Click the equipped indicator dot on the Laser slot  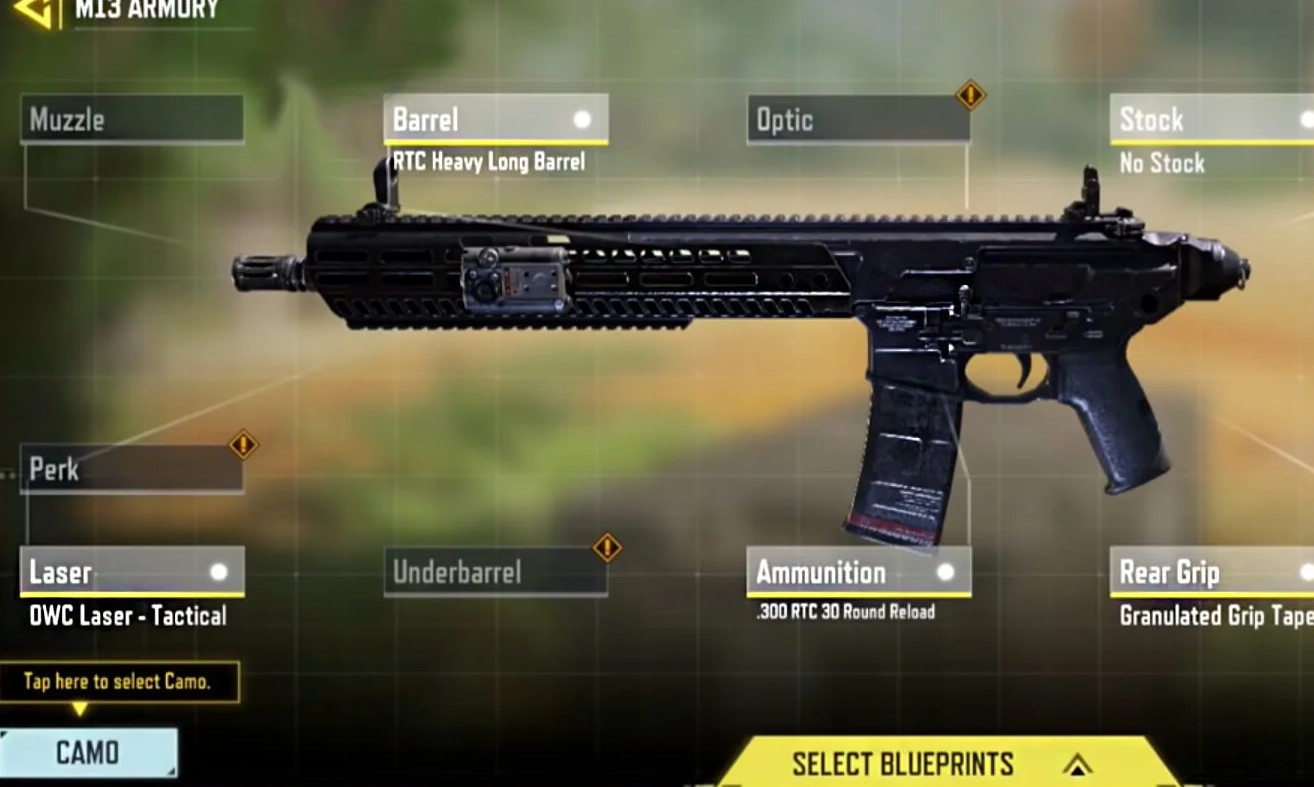pos(216,571)
